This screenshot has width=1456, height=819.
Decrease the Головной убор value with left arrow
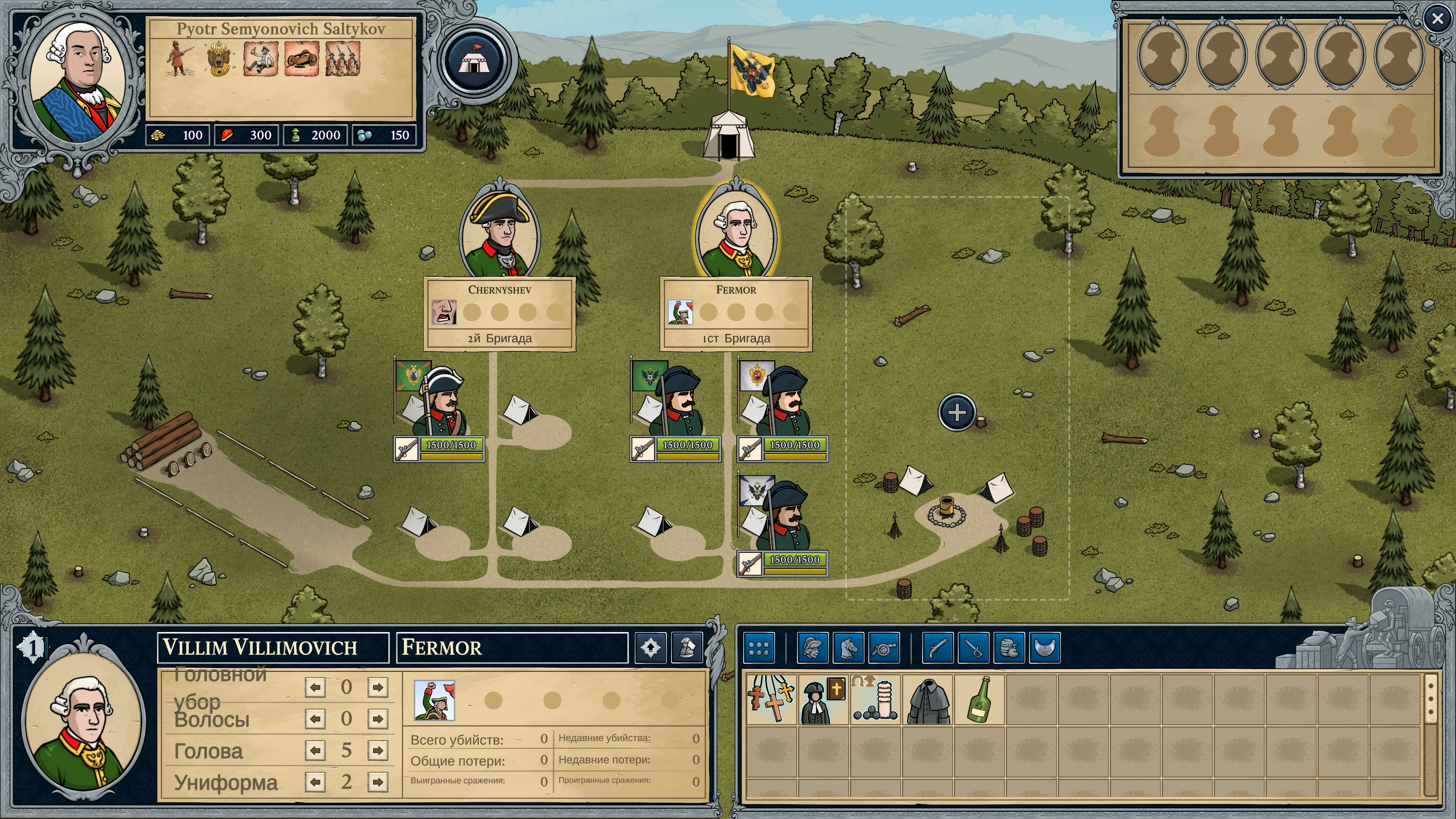click(x=315, y=687)
